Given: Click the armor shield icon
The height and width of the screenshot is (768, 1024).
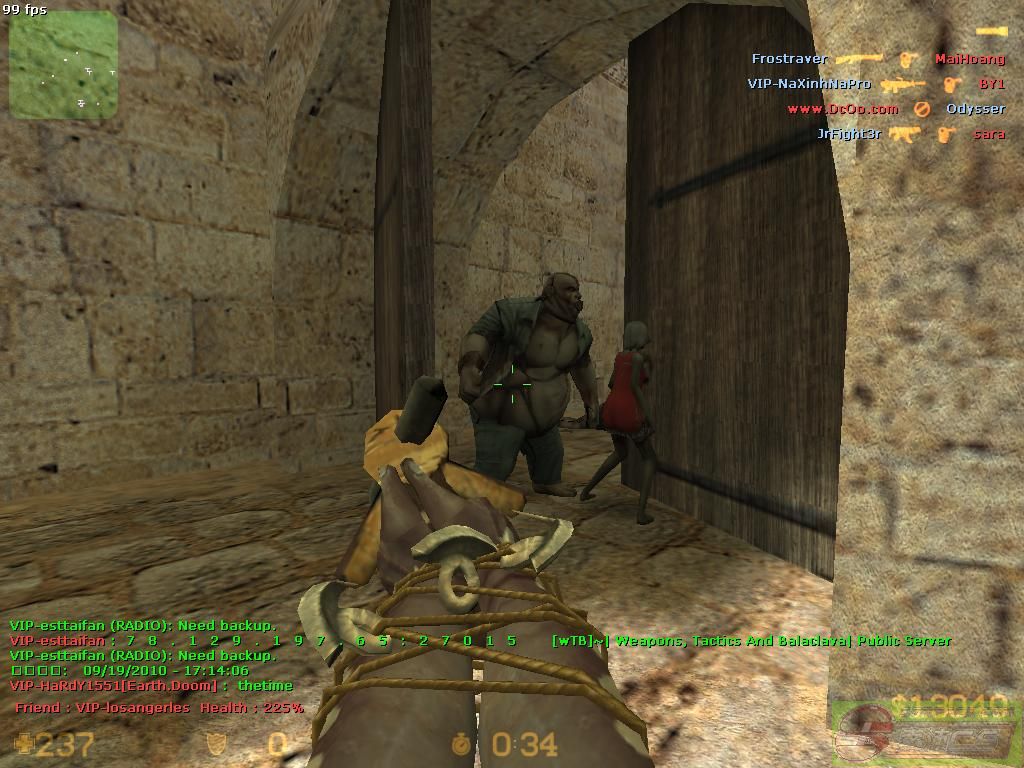Looking at the screenshot, I should tap(215, 744).
